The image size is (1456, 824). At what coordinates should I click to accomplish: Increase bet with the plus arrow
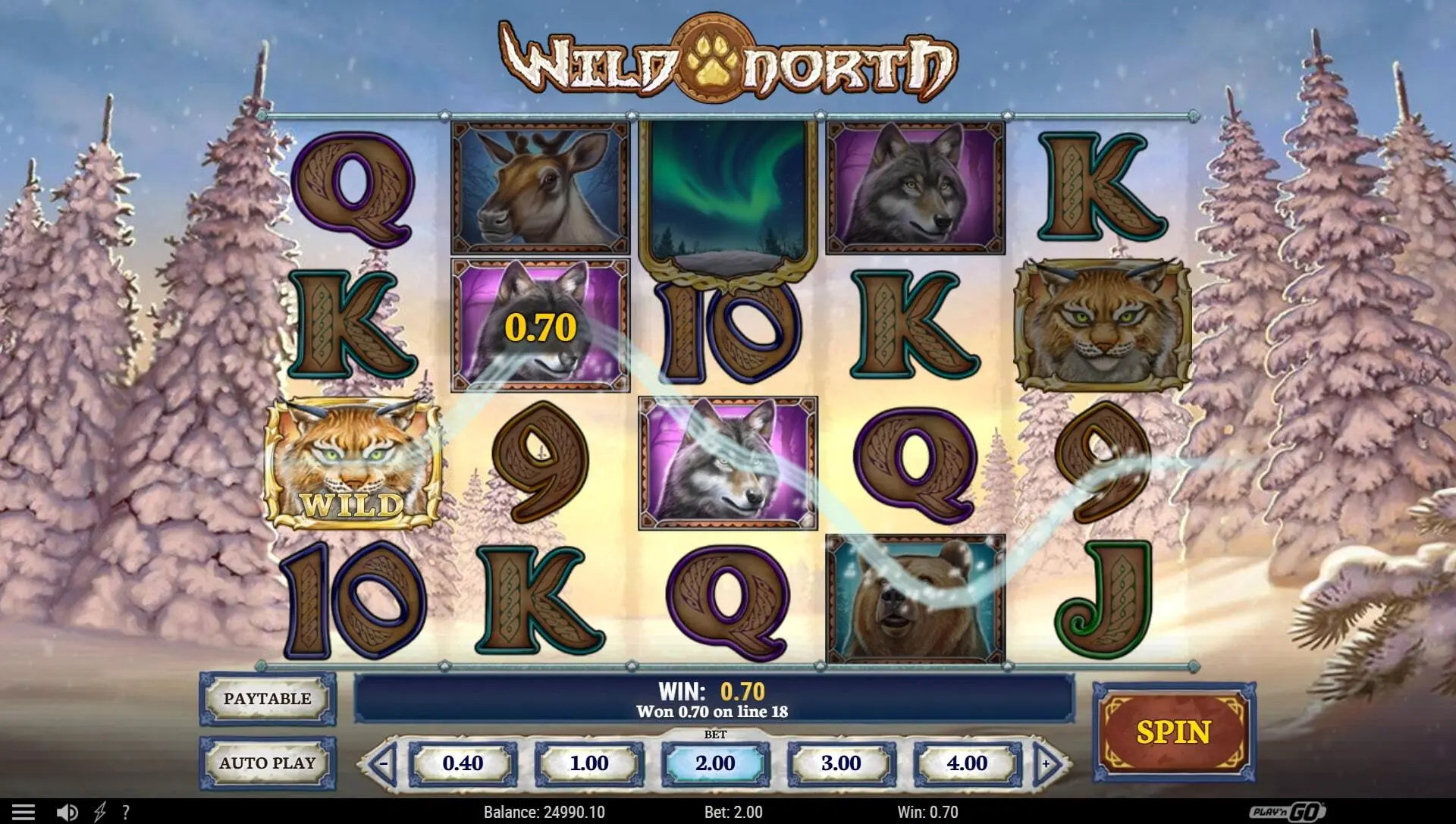(x=1046, y=763)
